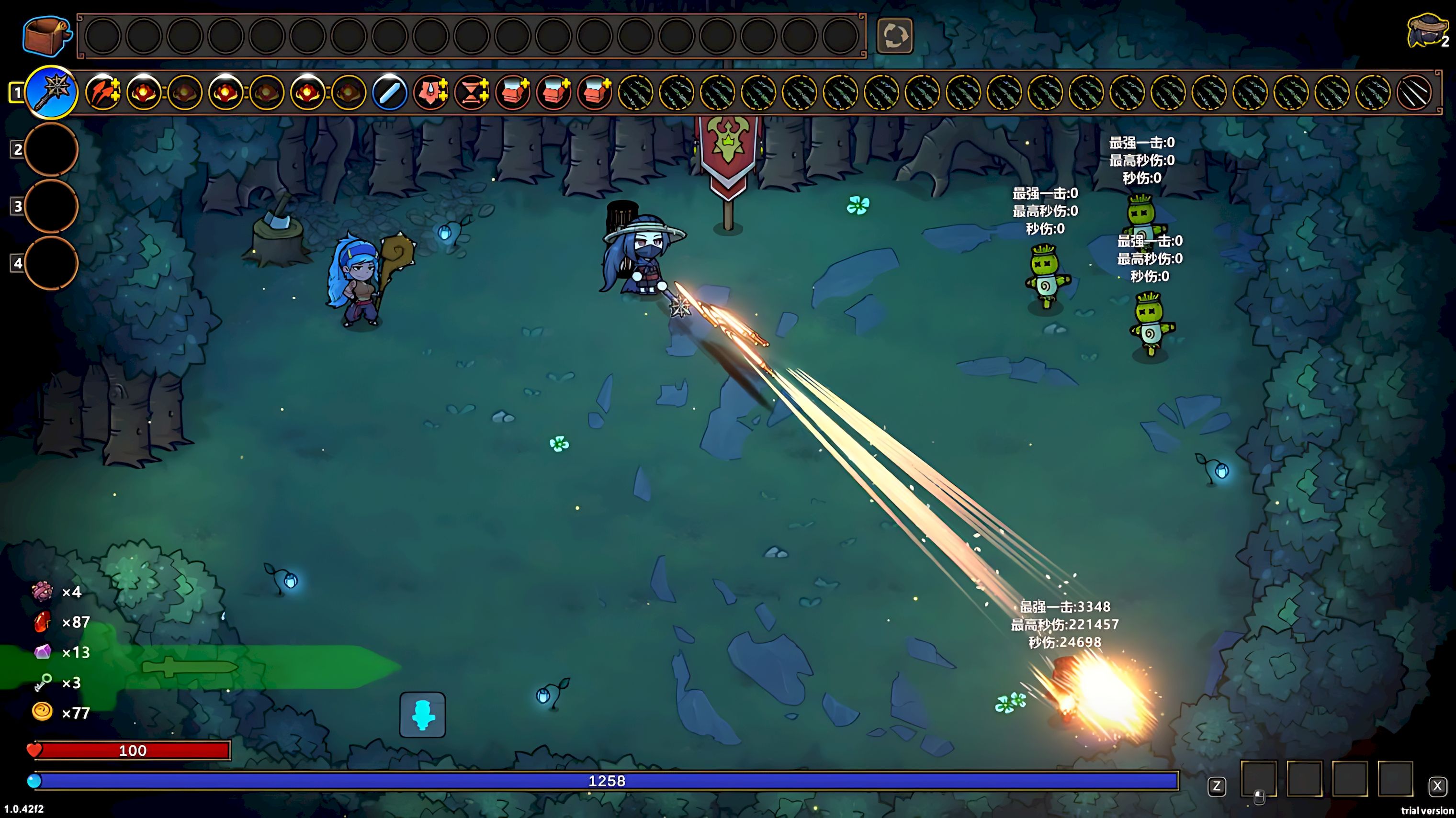Click the circular arrows swap button

894,35
